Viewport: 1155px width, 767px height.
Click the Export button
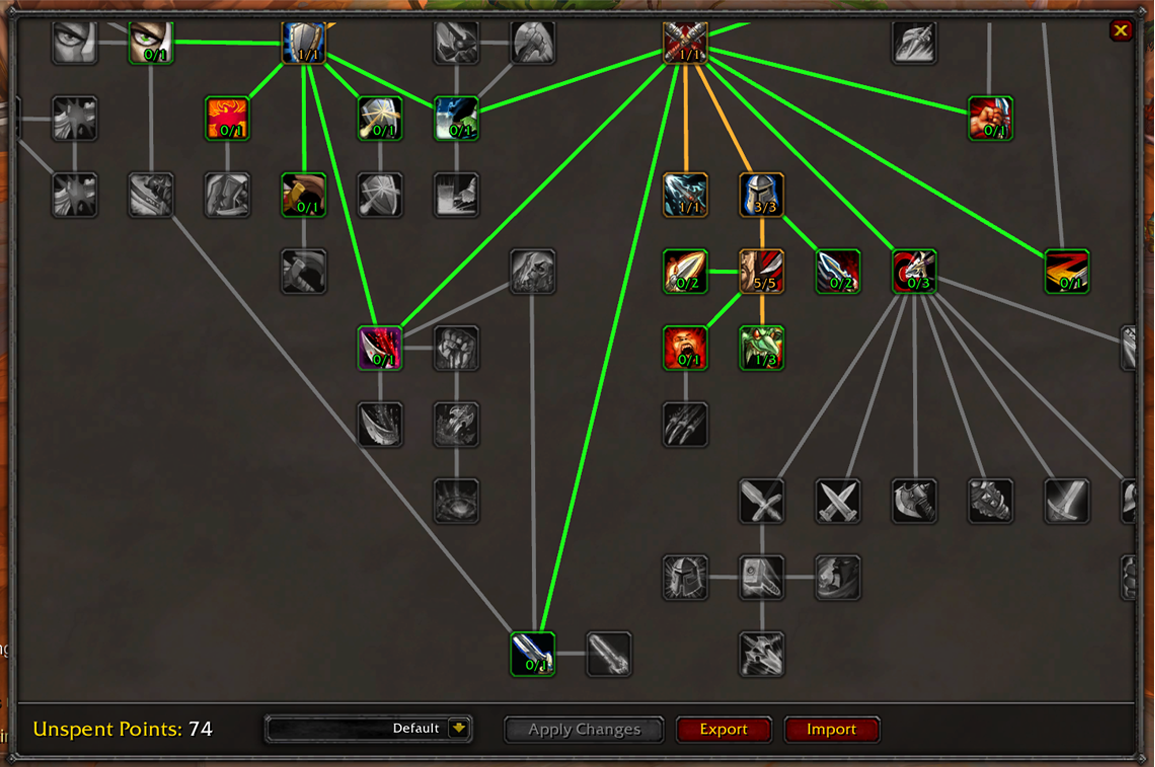pyautogui.click(x=723, y=729)
